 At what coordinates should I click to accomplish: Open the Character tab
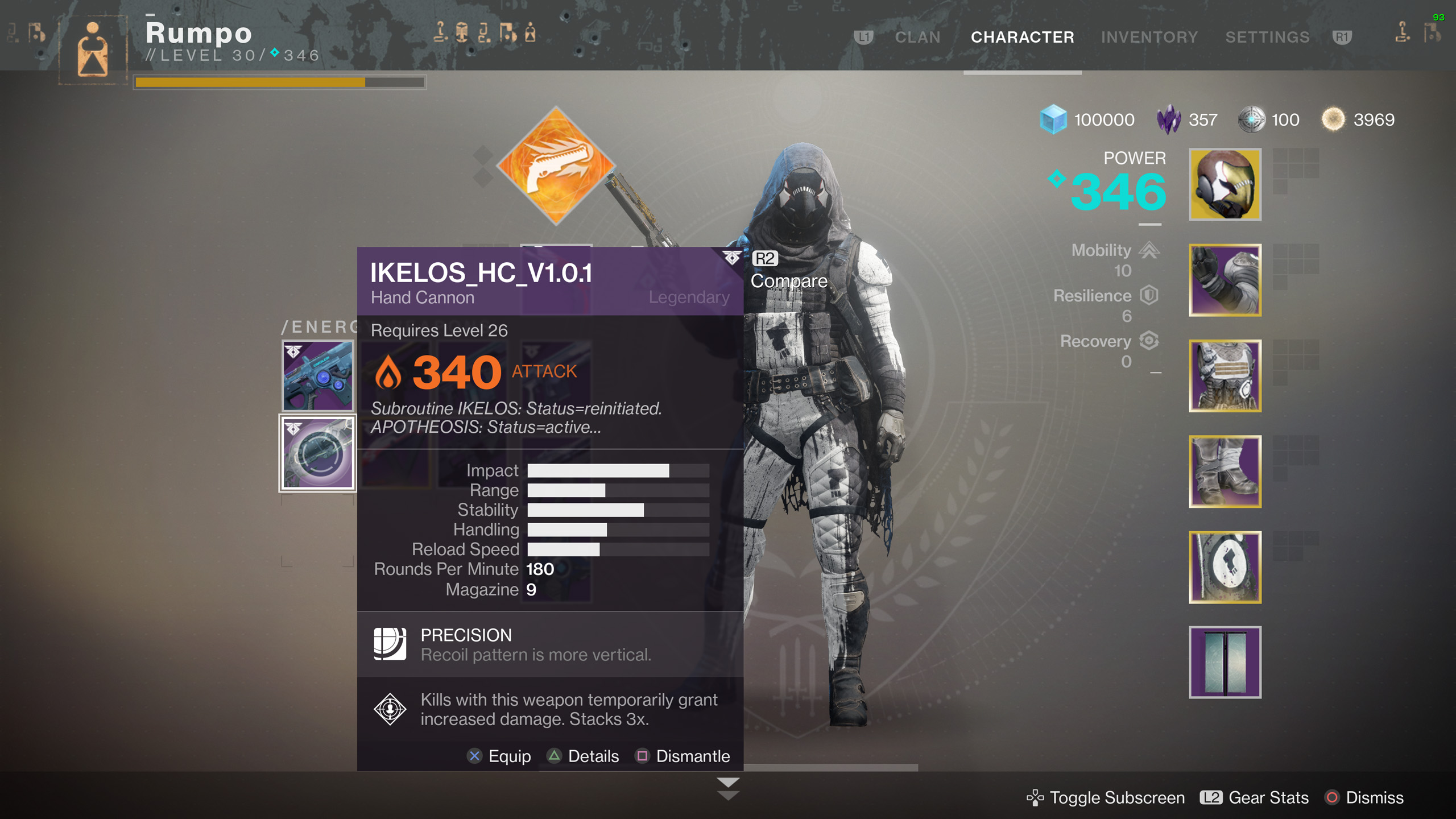point(1022,38)
